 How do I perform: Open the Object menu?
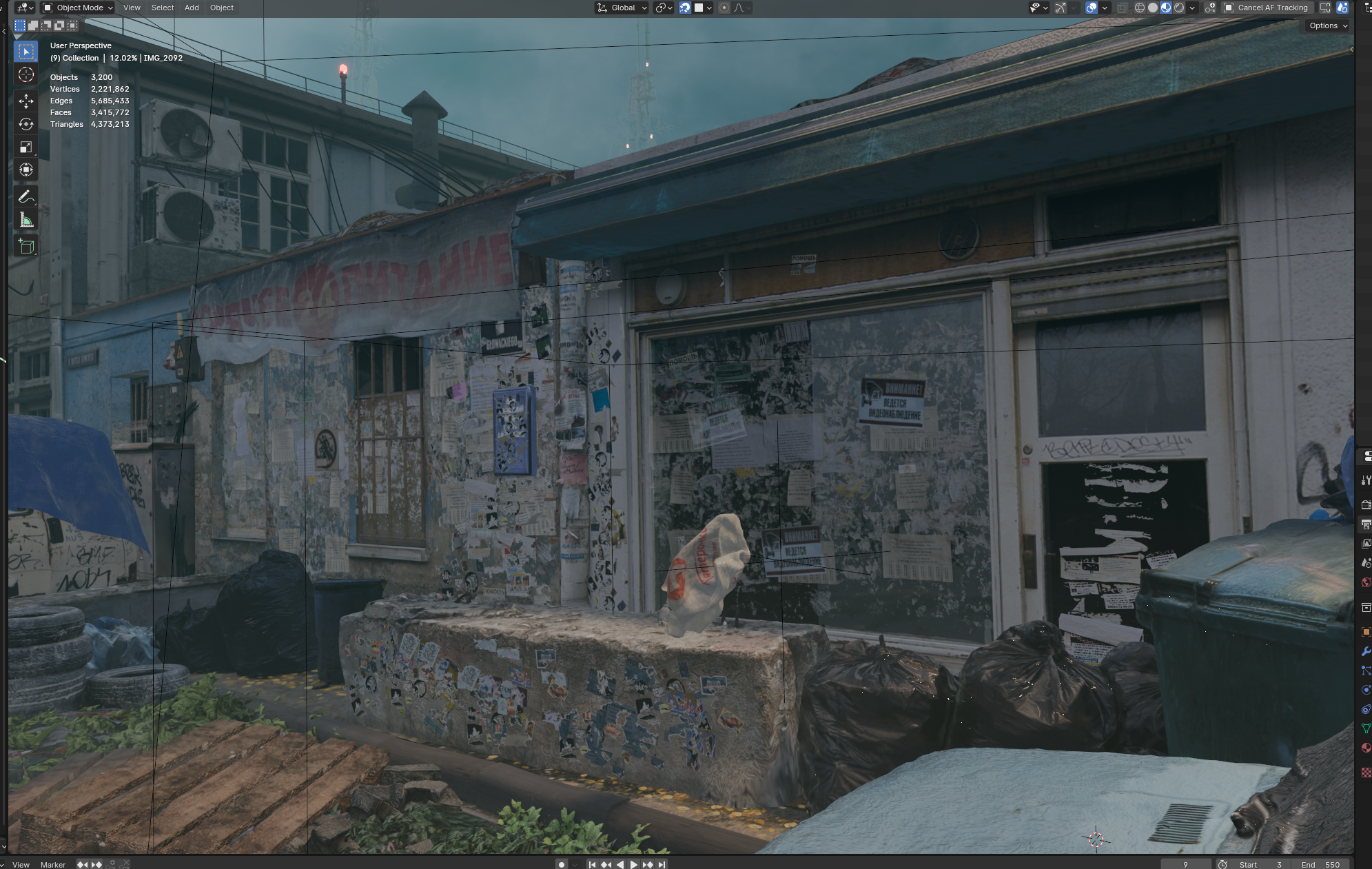(x=222, y=8)
